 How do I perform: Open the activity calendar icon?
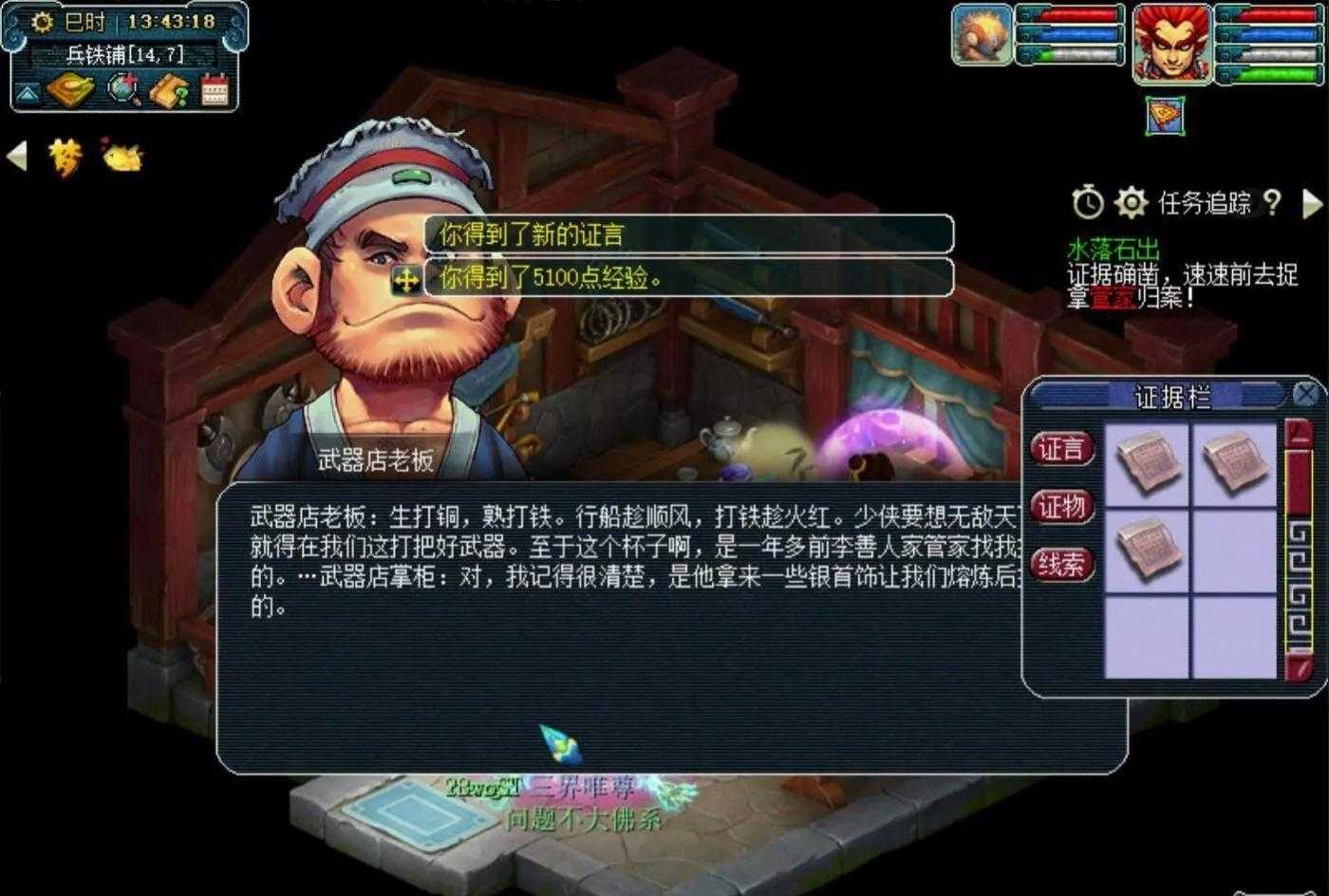(214, 89)
